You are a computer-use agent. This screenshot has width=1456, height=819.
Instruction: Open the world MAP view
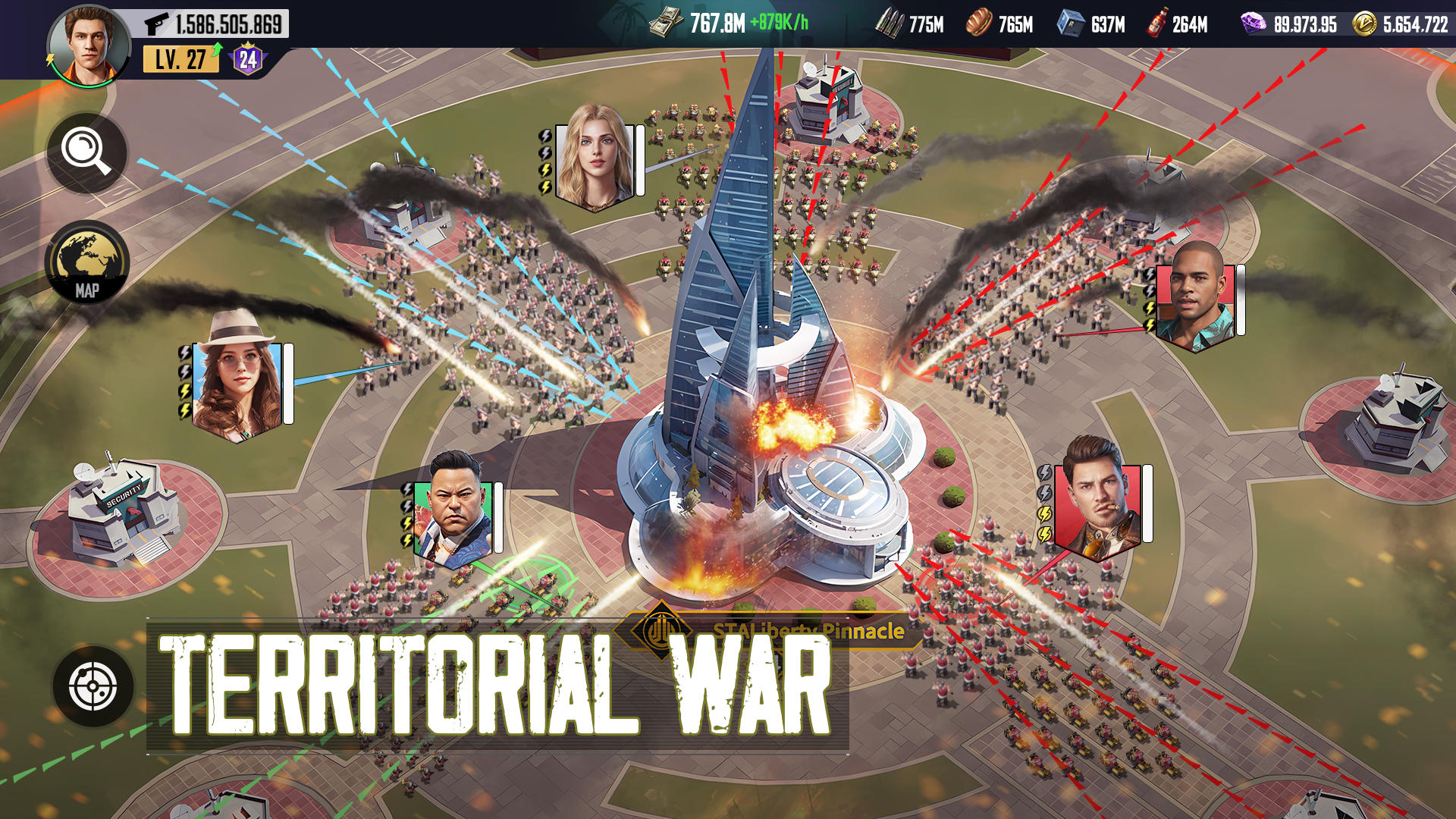(87, 262)
